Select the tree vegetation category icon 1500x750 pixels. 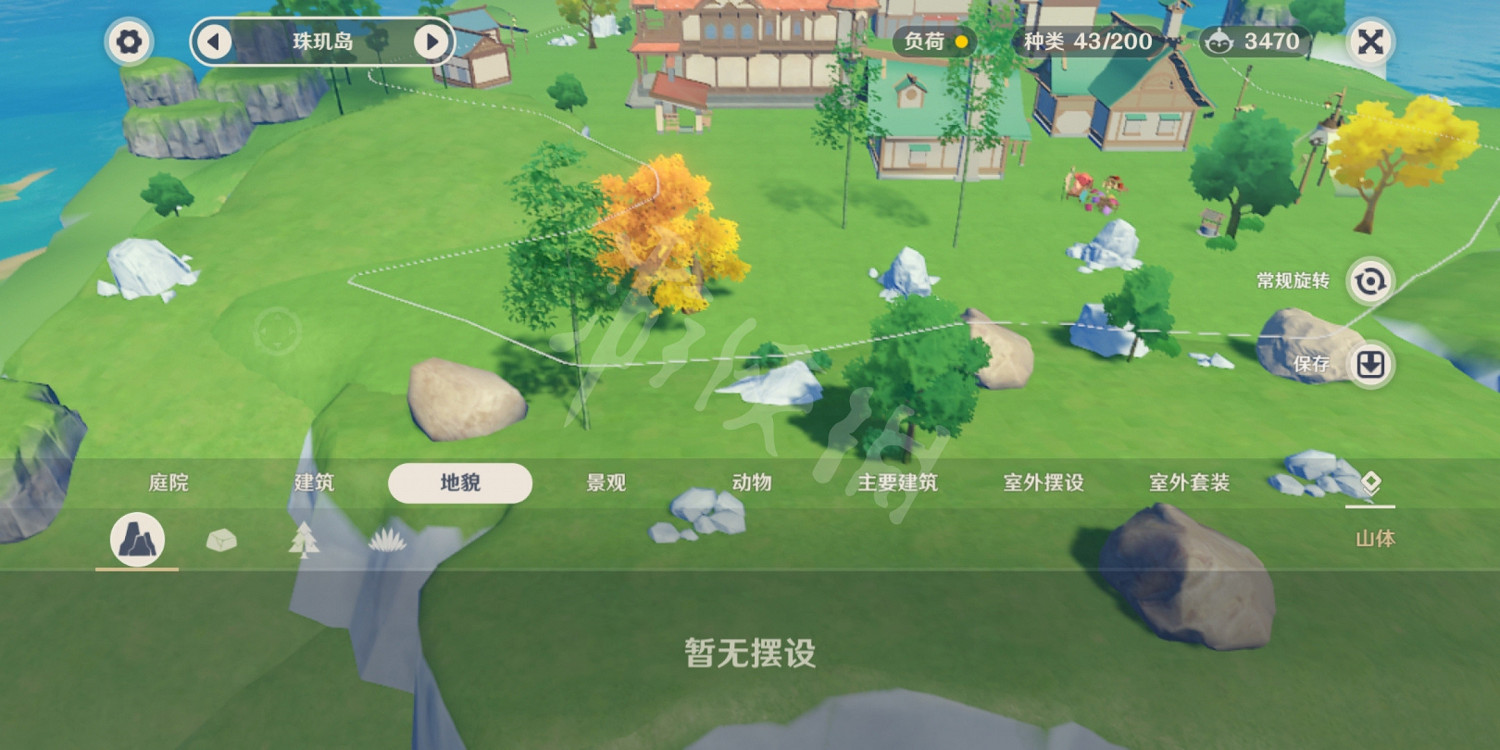303,539
